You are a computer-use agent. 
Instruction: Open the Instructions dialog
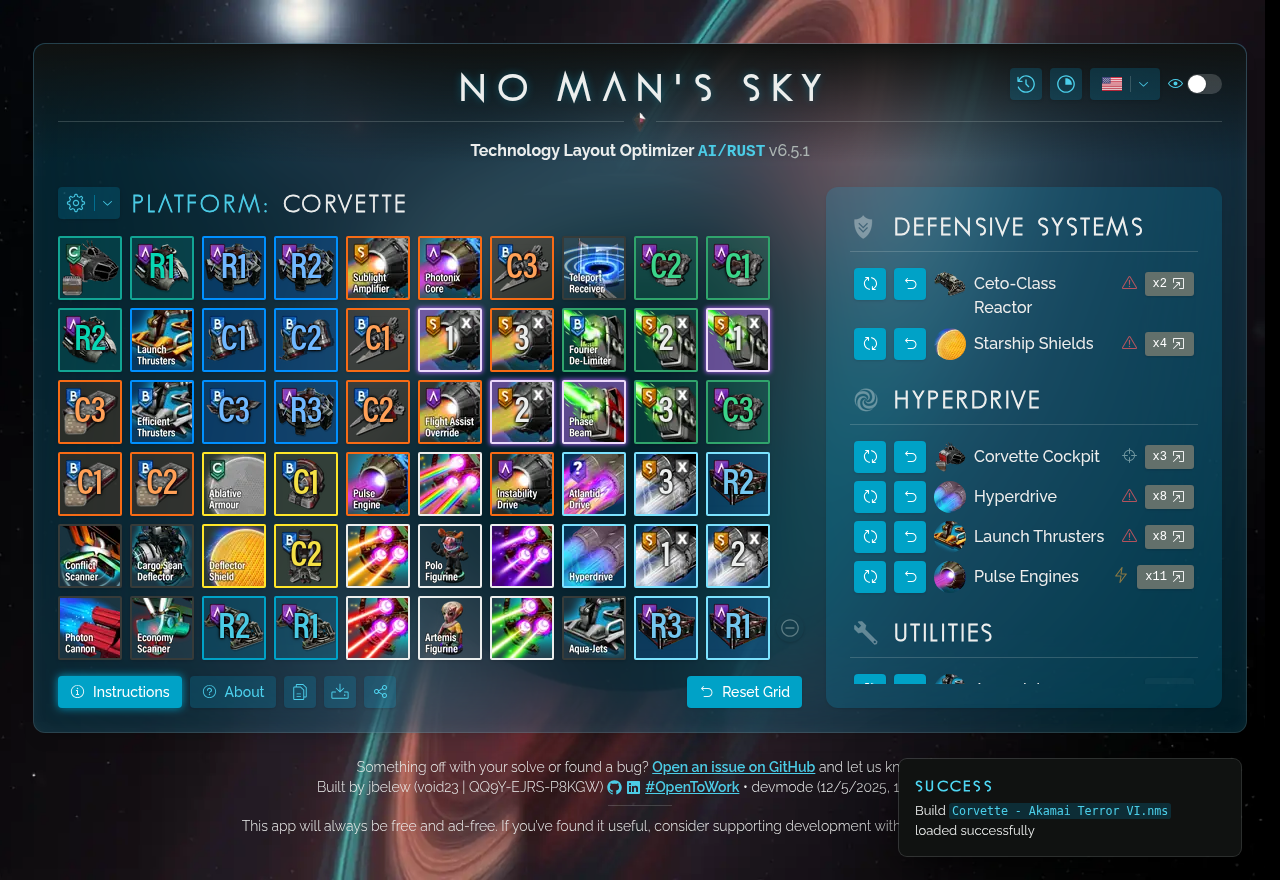coord(120,691)
